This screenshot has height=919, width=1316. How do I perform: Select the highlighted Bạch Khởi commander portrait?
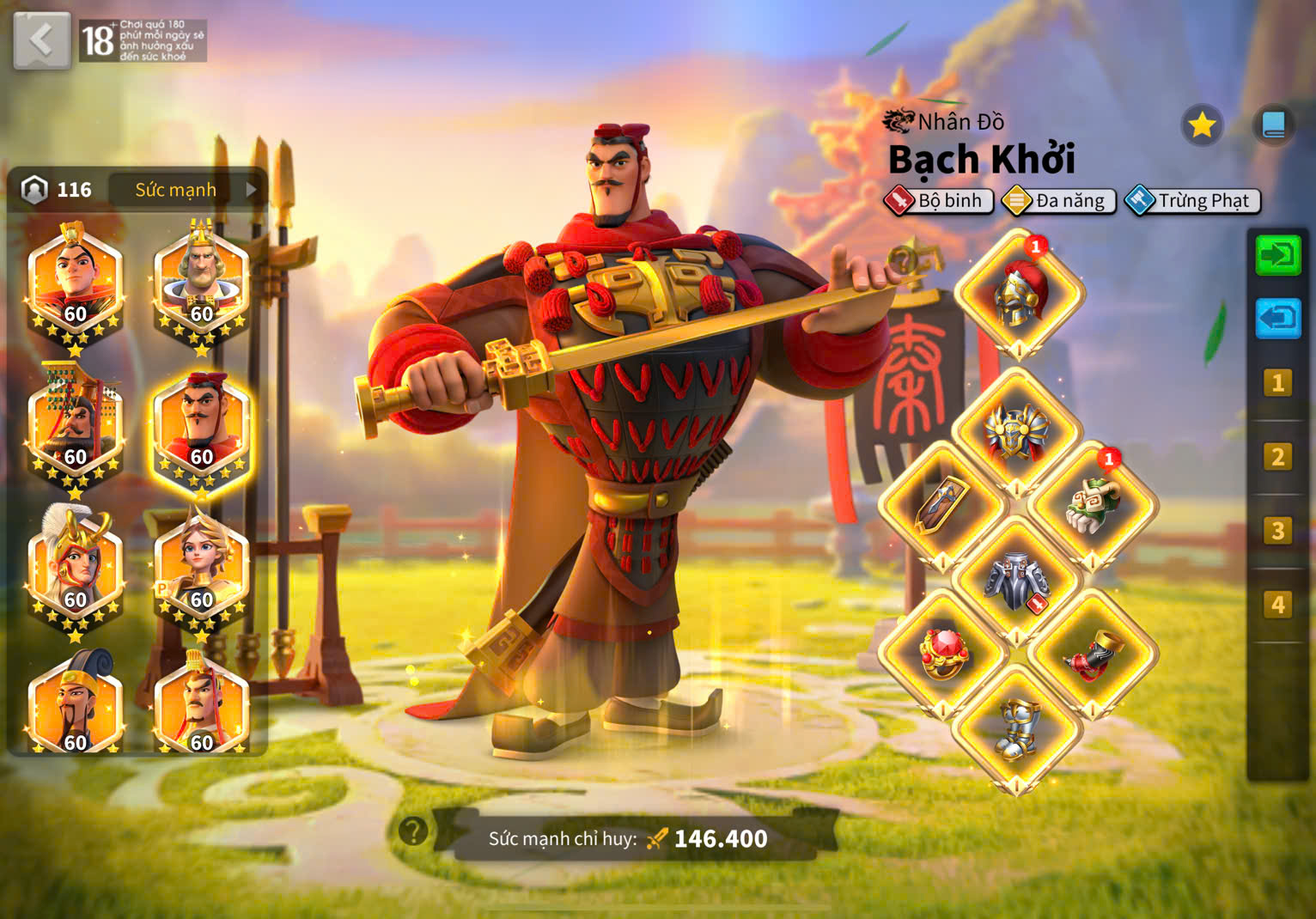pyautogui.click(x=201, y=429)
